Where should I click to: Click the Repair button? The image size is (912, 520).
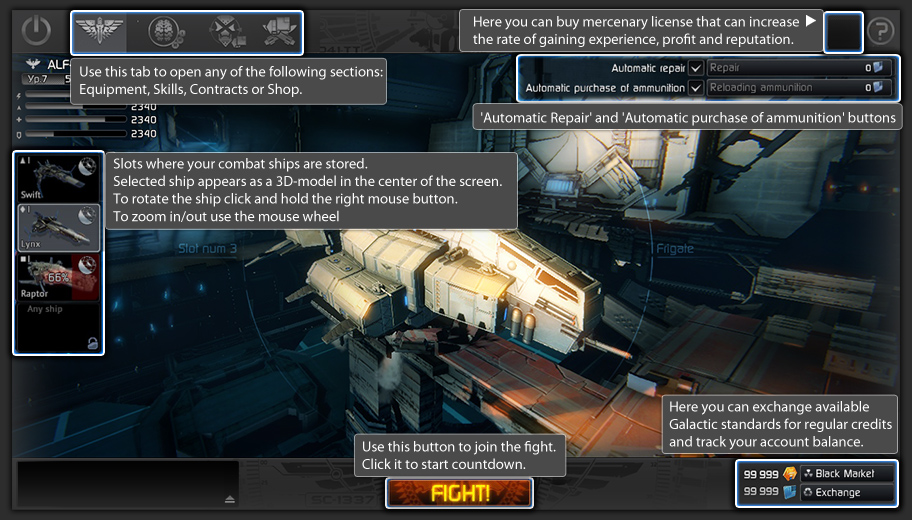pos(797,68)
